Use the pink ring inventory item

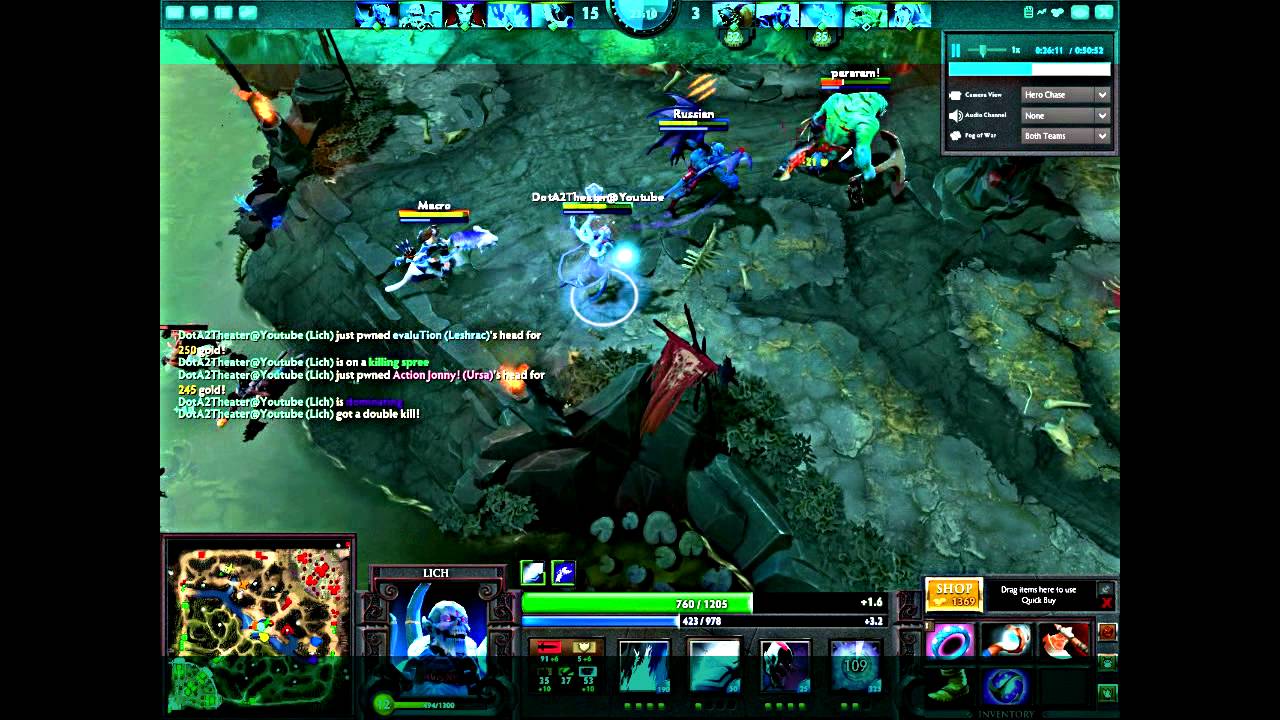951,641
